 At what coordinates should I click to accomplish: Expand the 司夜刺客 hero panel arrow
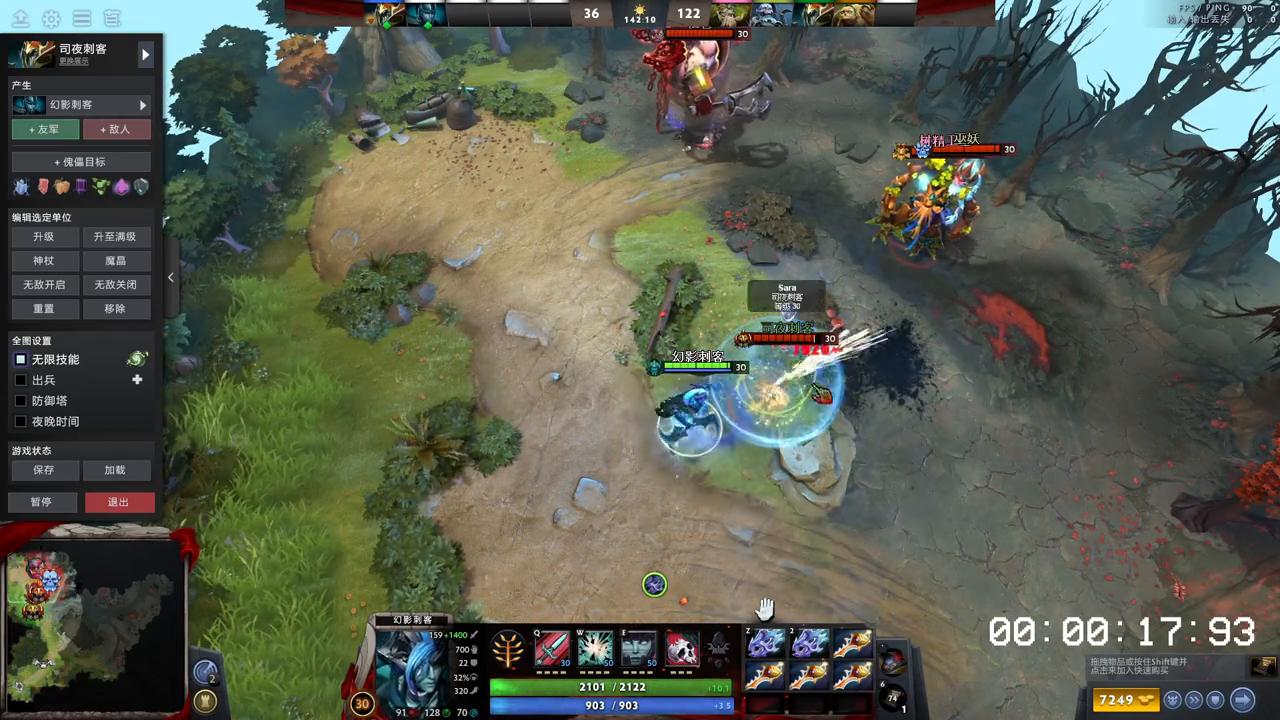coord(146,54)
